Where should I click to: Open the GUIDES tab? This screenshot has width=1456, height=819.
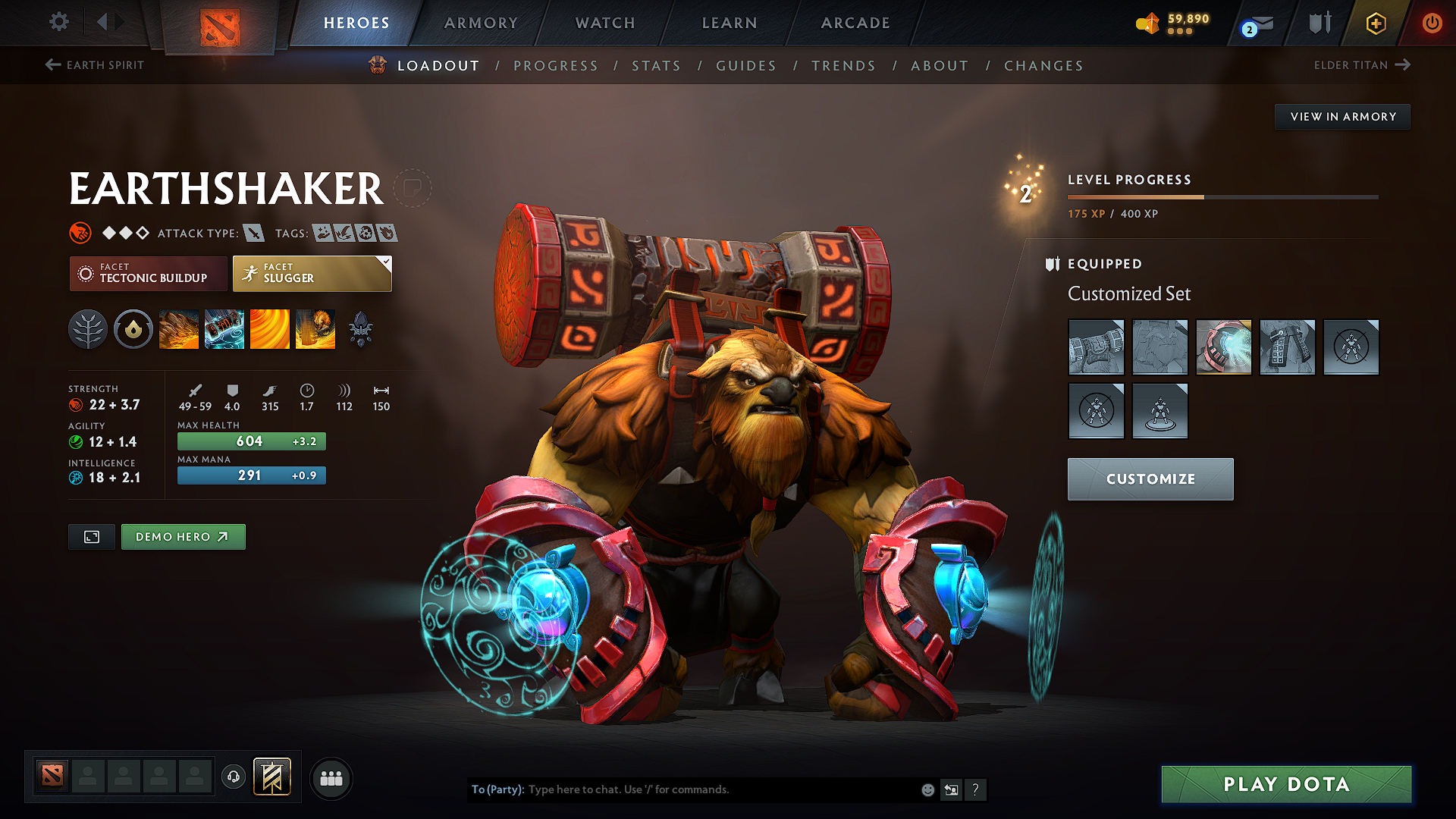(x=746, y=66)
